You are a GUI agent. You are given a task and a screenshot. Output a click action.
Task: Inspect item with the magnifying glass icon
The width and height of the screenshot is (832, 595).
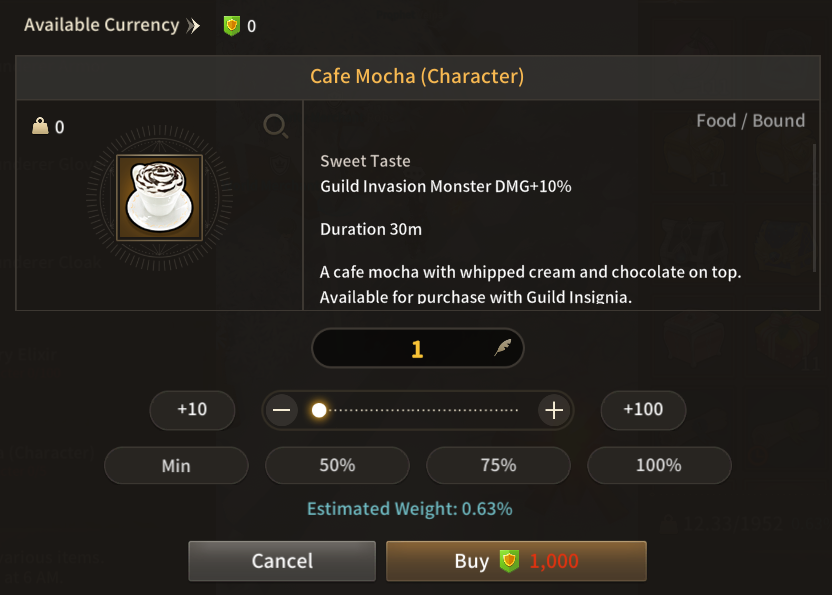(275, 125)
